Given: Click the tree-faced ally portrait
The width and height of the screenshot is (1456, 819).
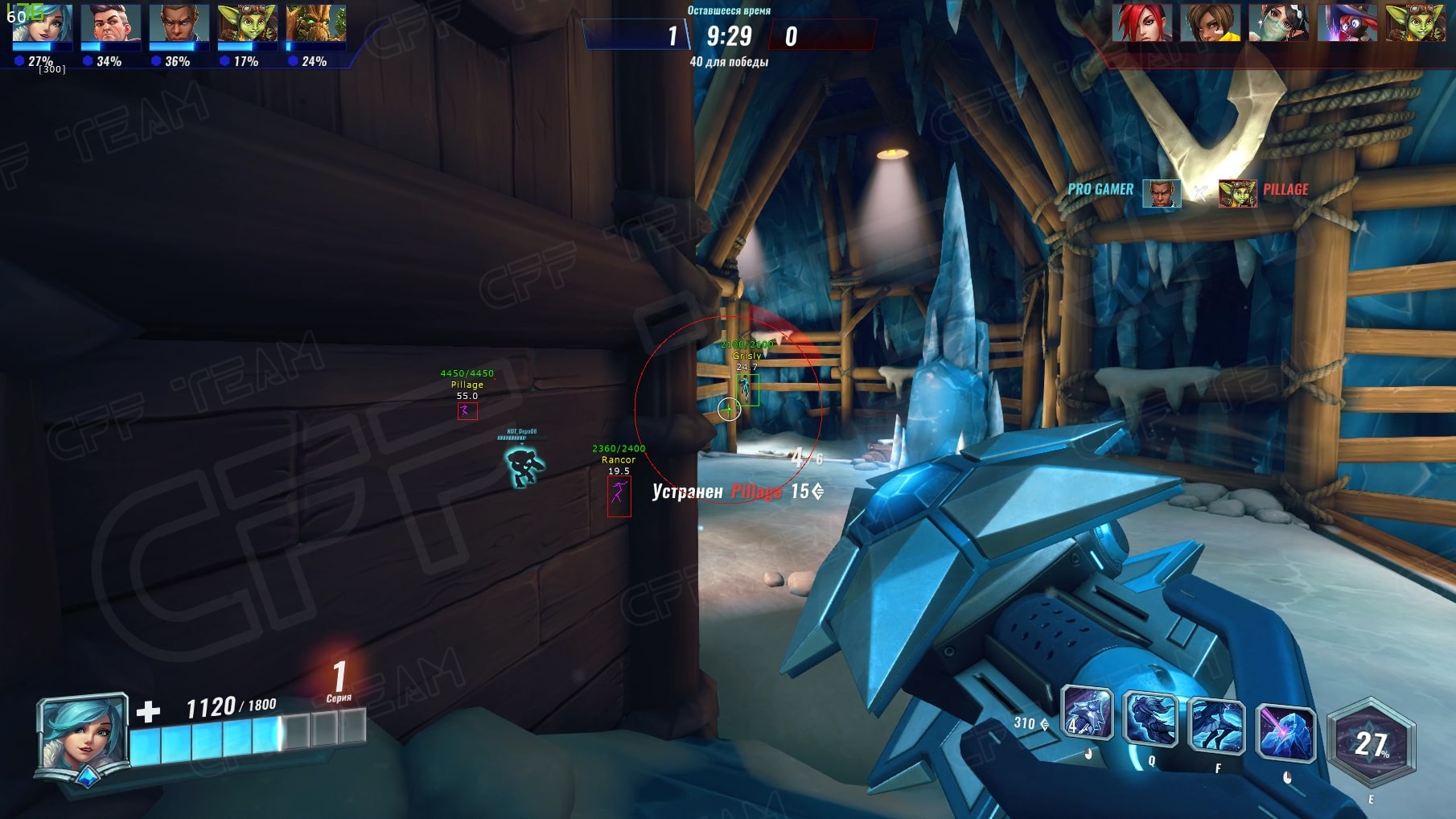Looking at the screenshot, I should click(315, 23).
